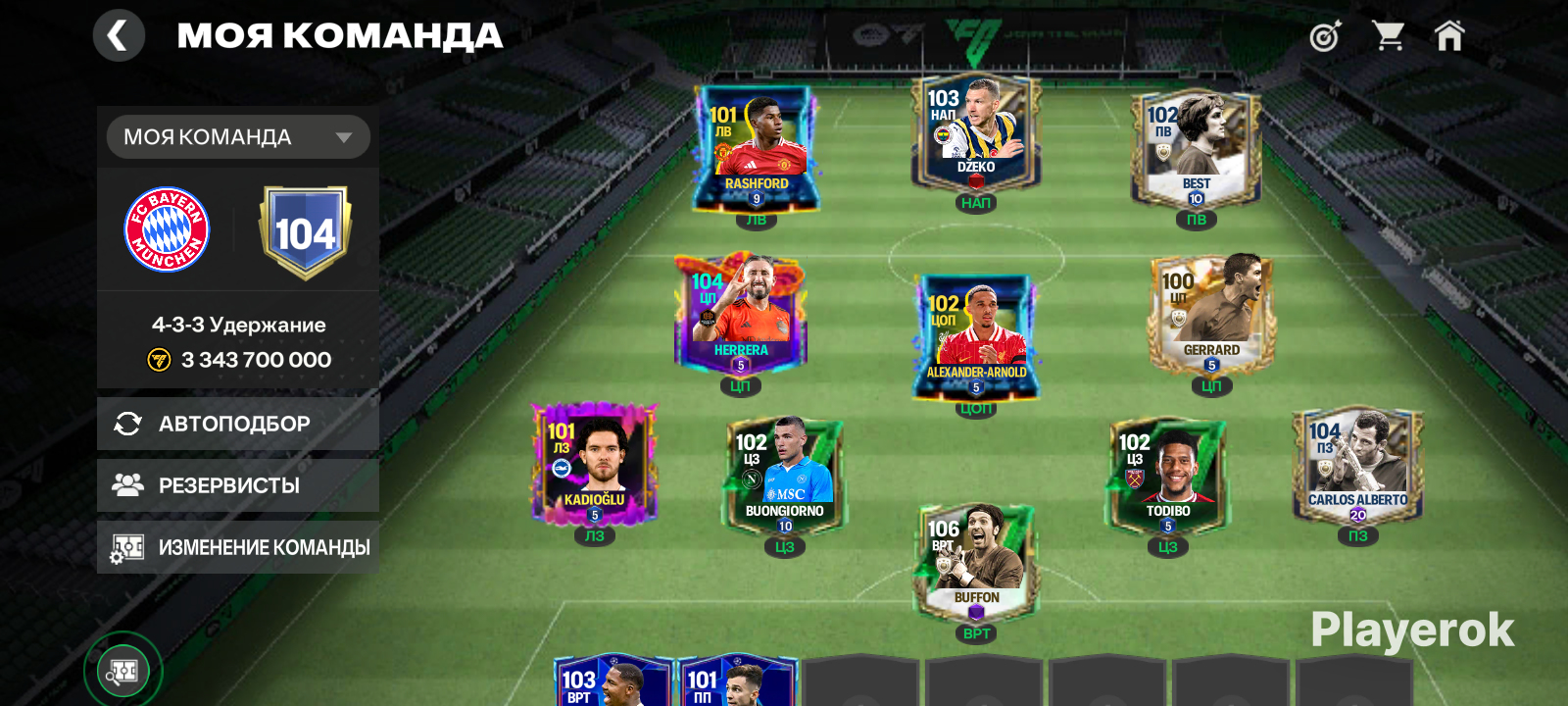Choose ИЗМЕНЕНИЕ КОМАНДЫ option

pyautogui.click(x=238, y=547)
